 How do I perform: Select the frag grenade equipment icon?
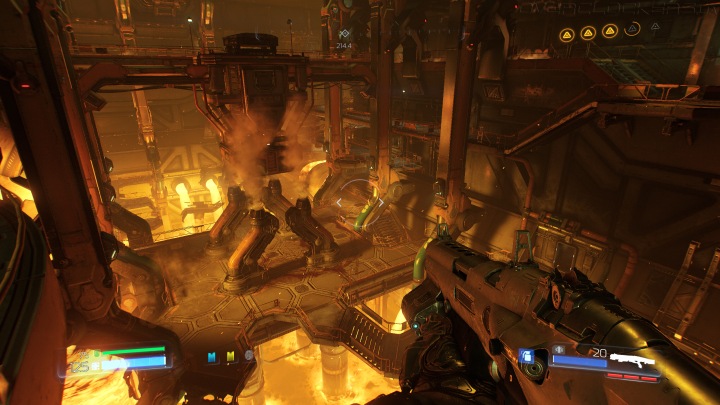(x=526, y=356)
